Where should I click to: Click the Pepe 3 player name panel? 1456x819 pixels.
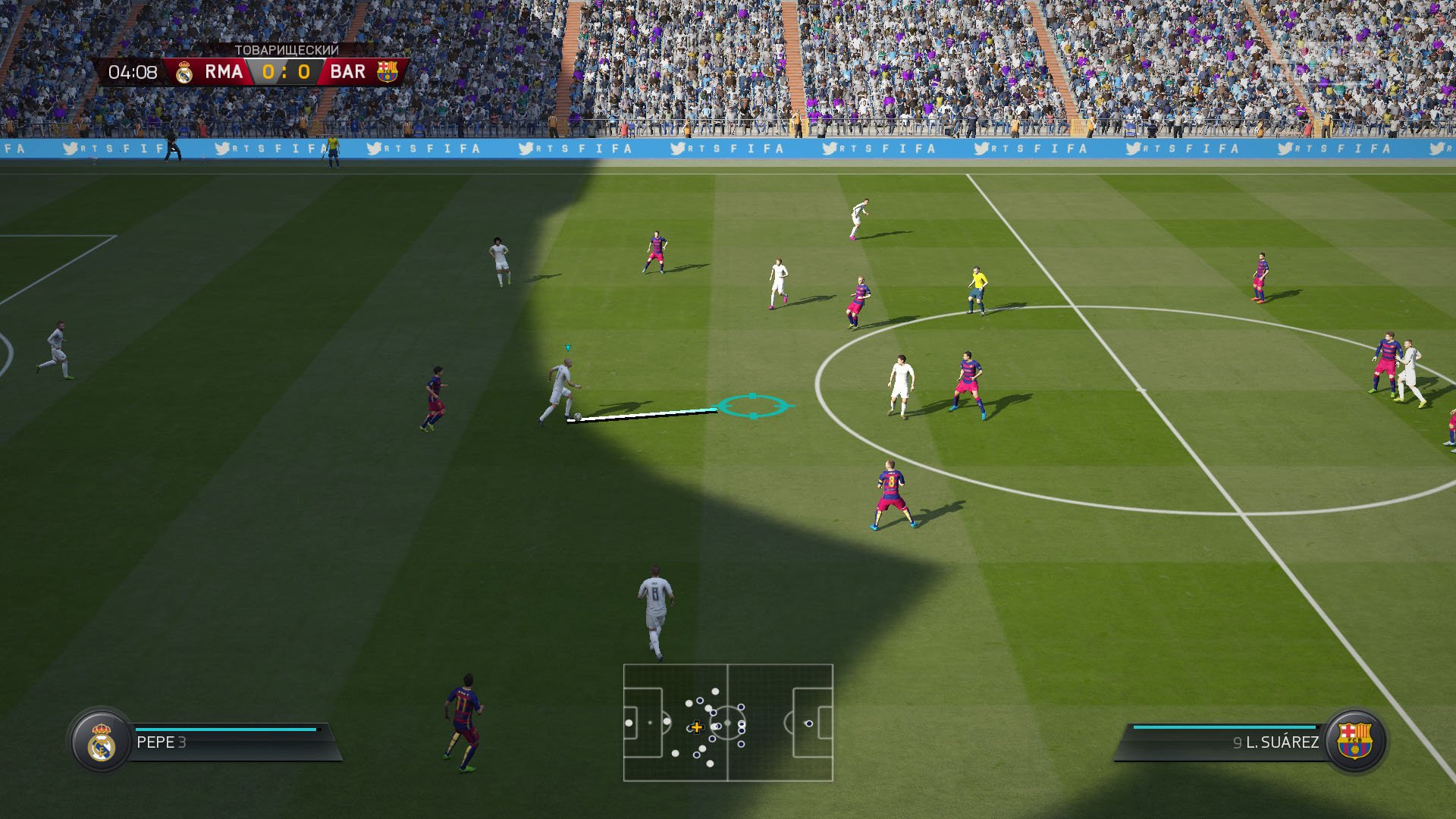pos(227,742)
